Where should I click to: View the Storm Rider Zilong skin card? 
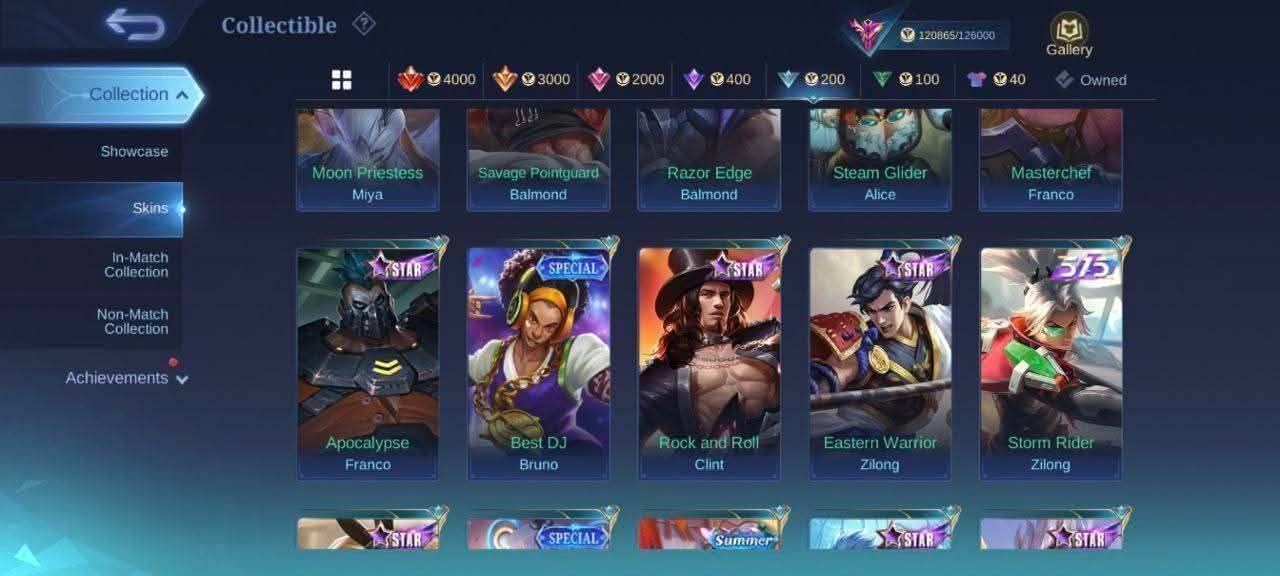coord(1051,362)
